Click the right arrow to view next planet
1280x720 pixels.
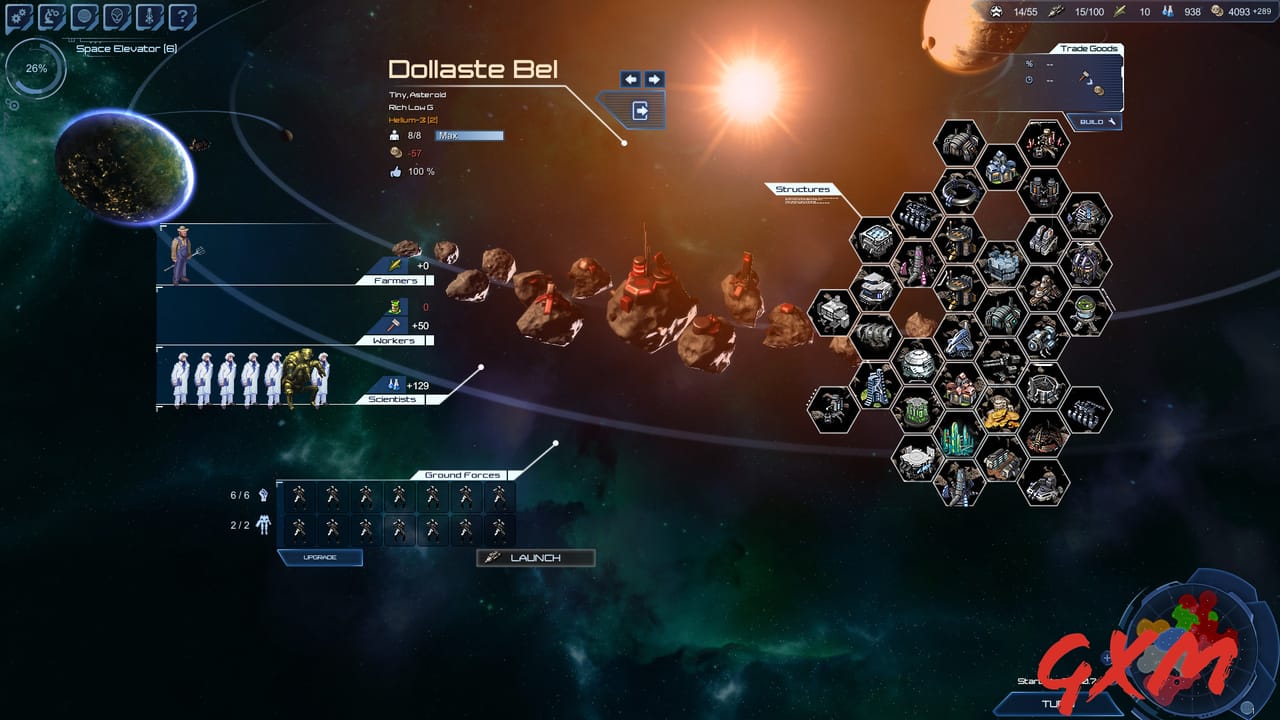pos(654,77)
